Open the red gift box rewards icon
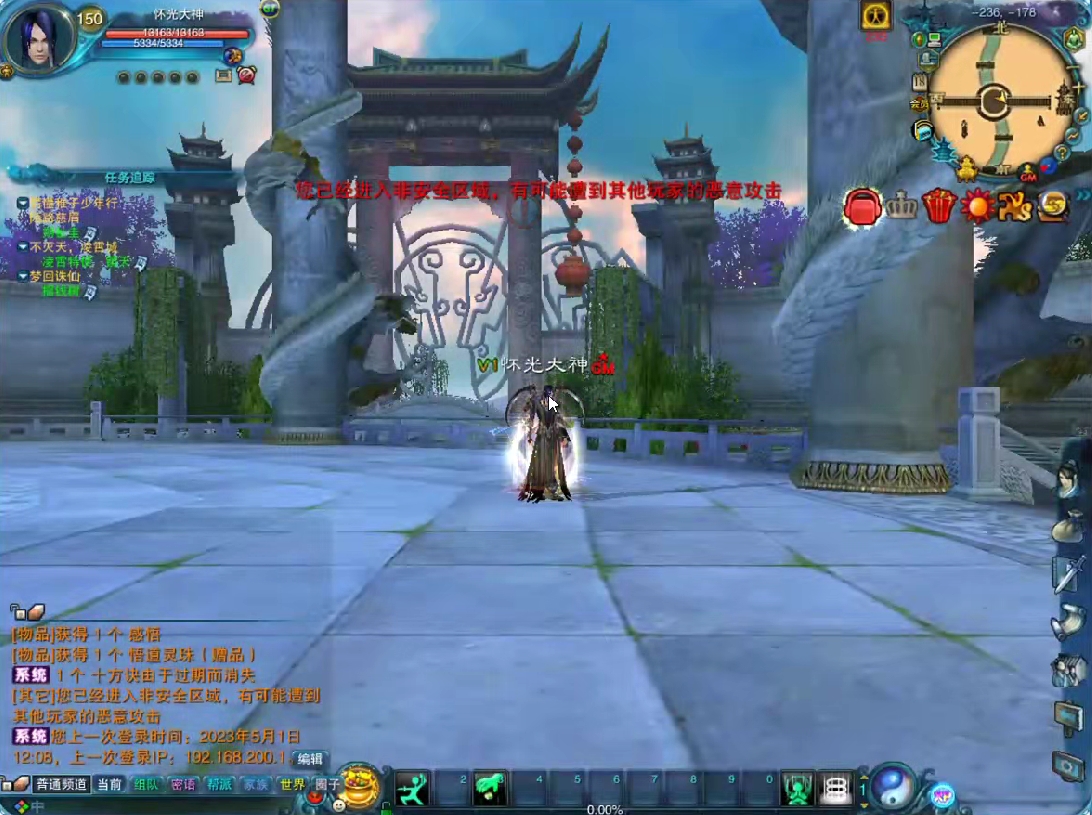This screenshot has height=815, width=1092. (x=938, y=206)
